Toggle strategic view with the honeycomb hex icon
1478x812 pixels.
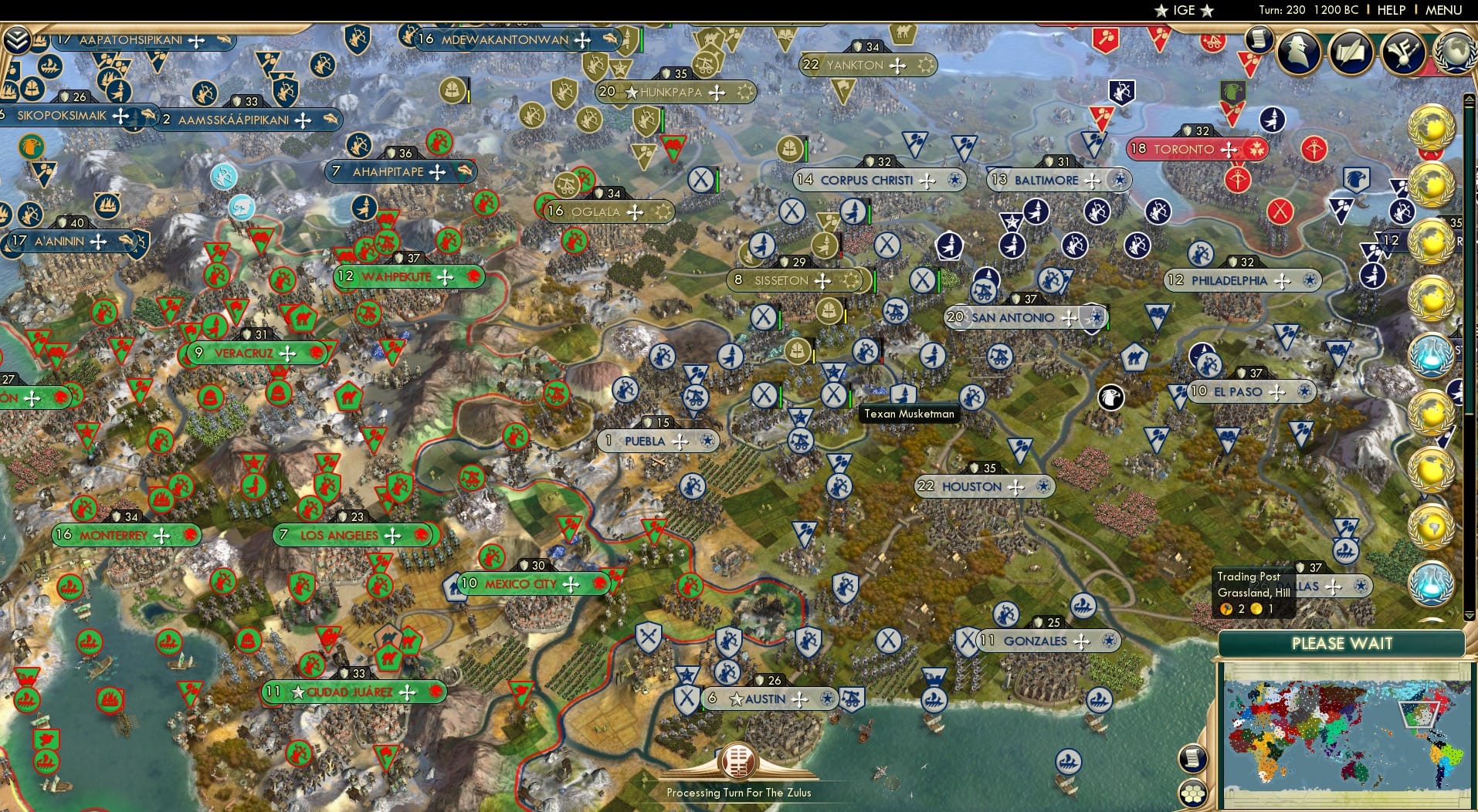coord(1192,792)
